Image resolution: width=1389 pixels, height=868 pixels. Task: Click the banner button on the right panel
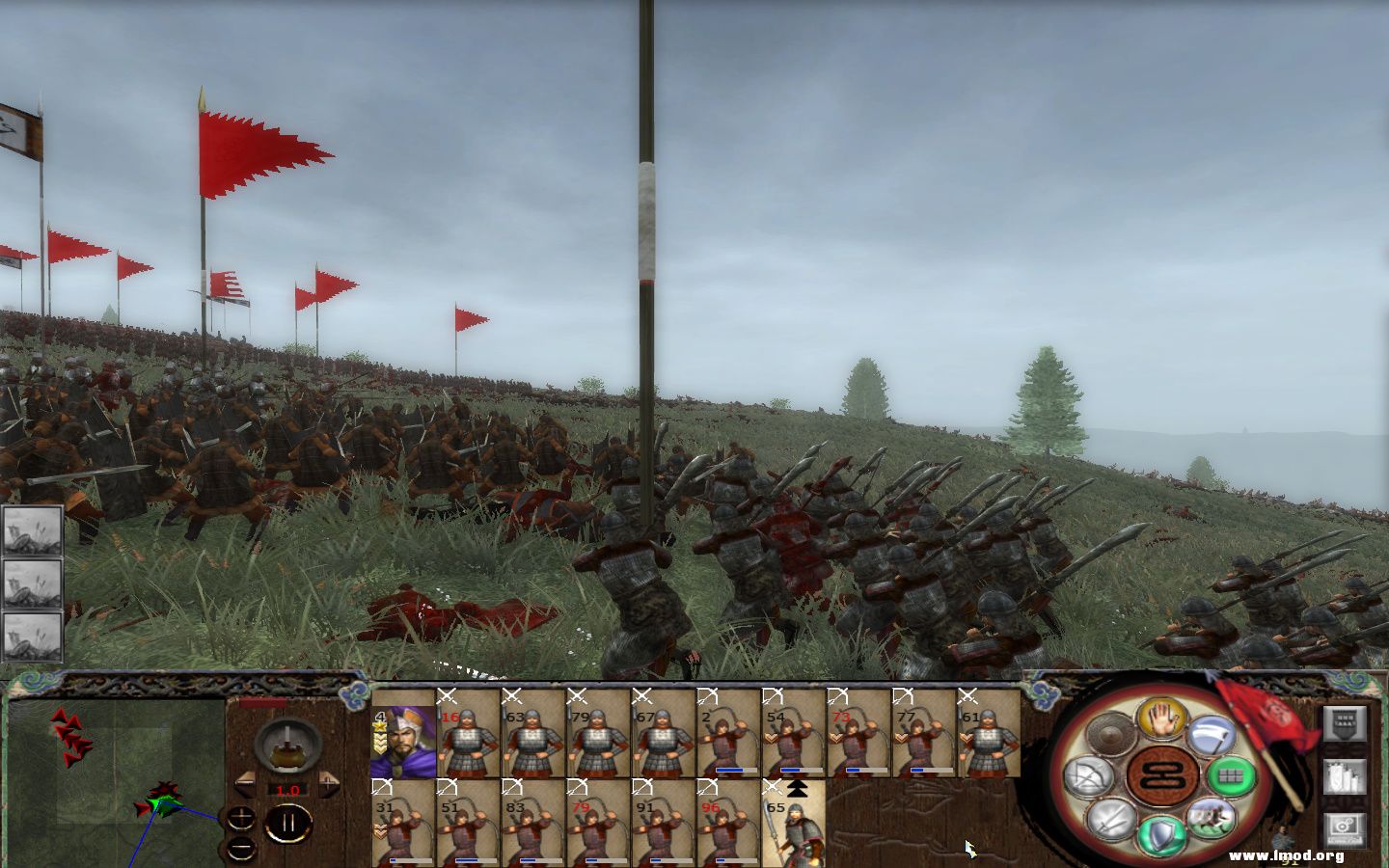click(x=1346, y=724)
